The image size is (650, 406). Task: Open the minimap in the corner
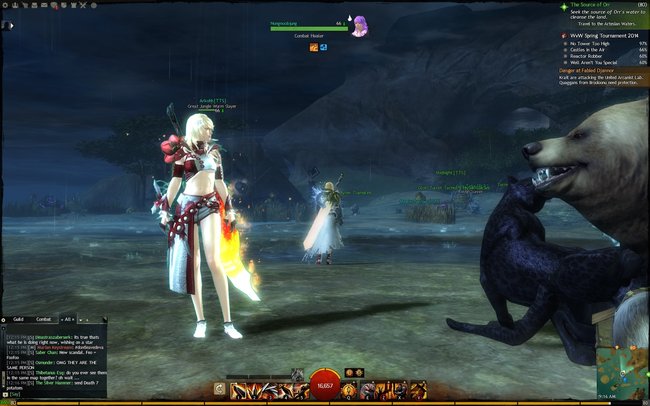[x=620, y=372]
